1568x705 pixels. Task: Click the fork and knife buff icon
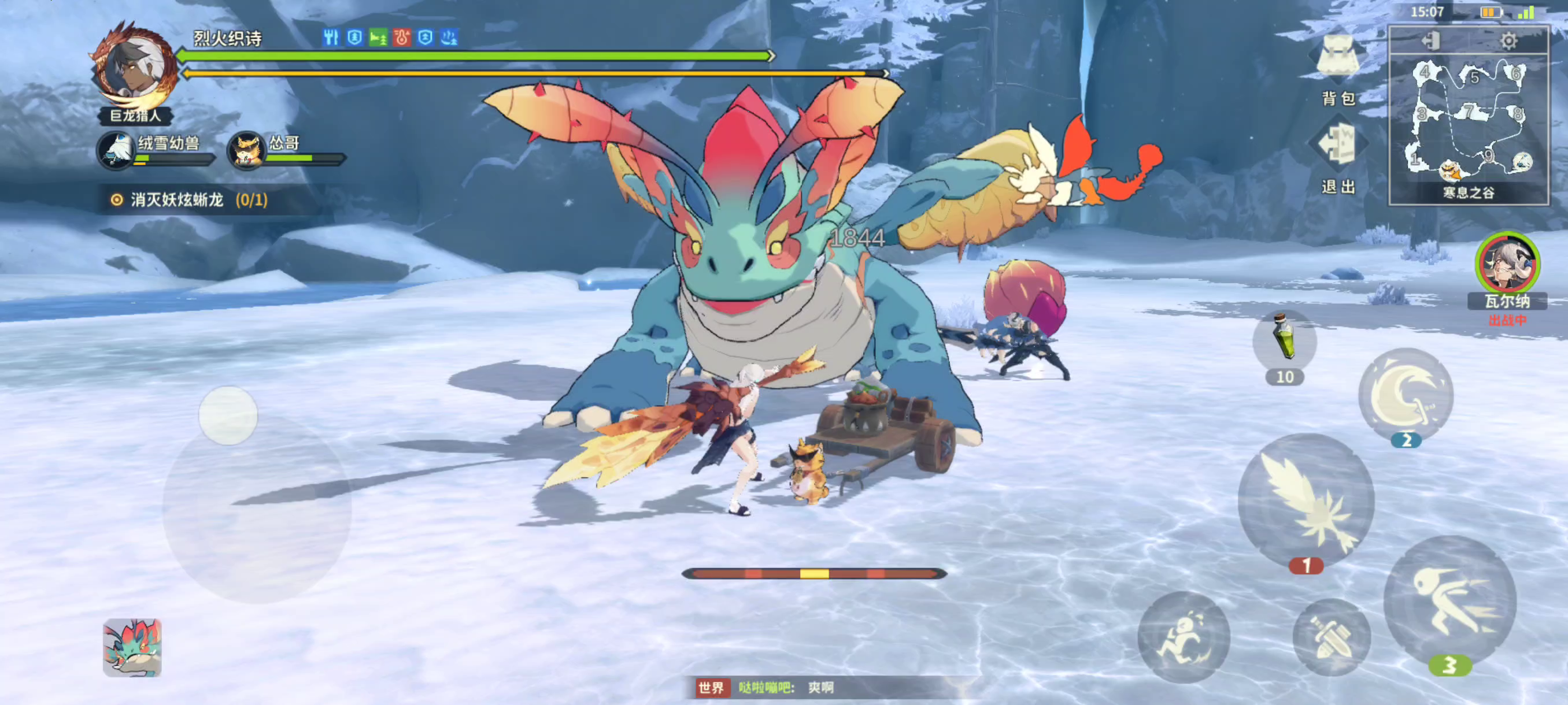tap(331, 38)
